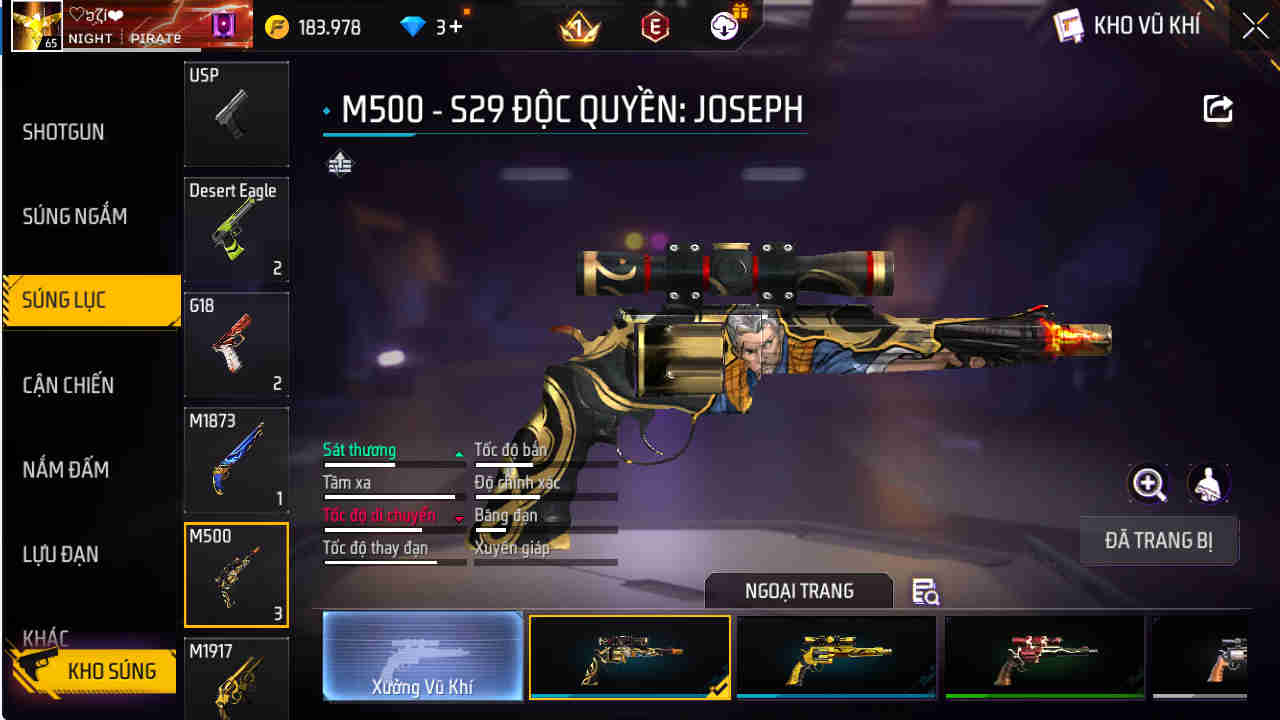Click the Đã Trang Bị button
The width and height of the screenshot is (1280, 720).
[x=1159, y=540]
